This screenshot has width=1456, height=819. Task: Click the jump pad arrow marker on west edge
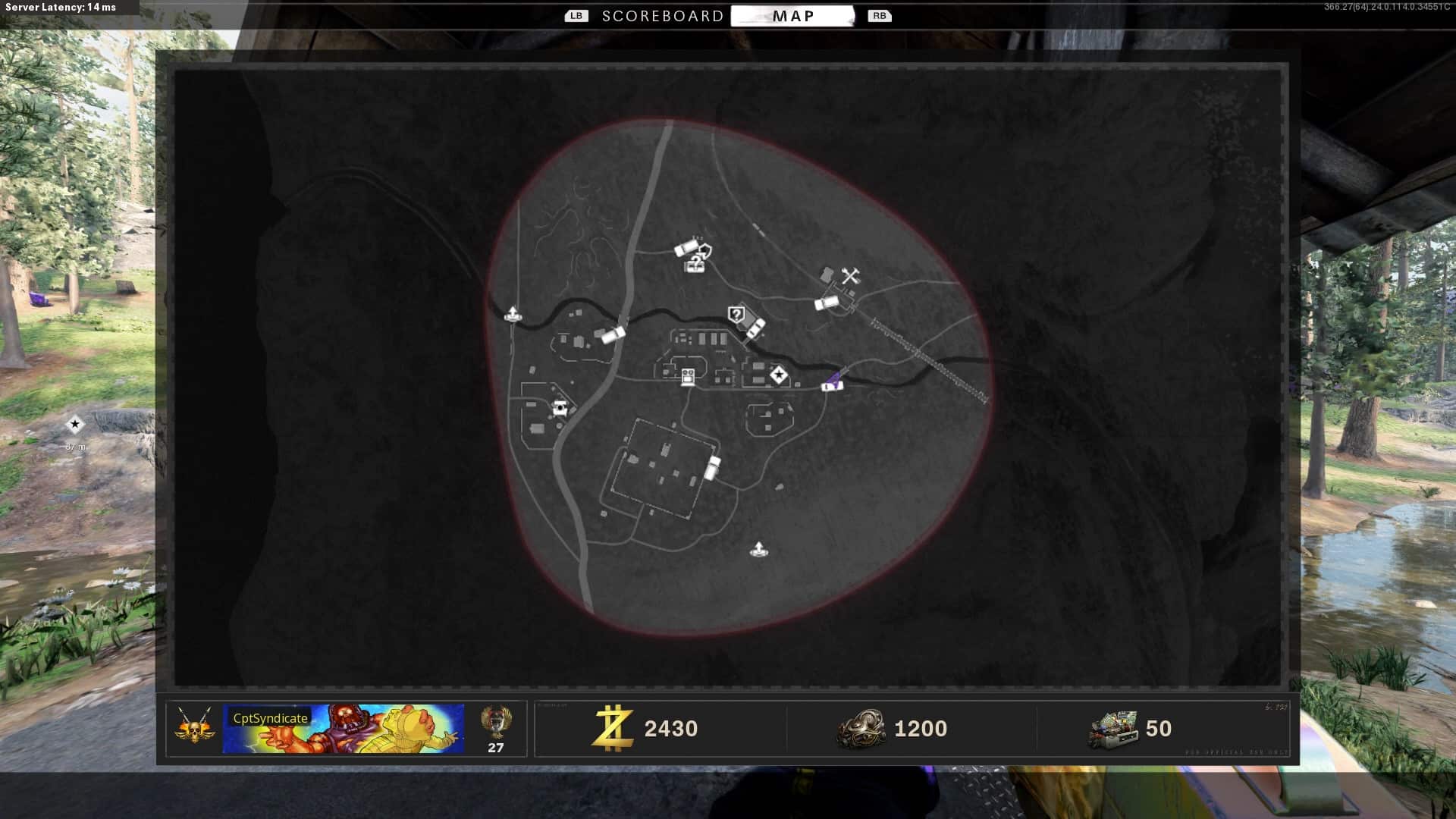(513, 313)
